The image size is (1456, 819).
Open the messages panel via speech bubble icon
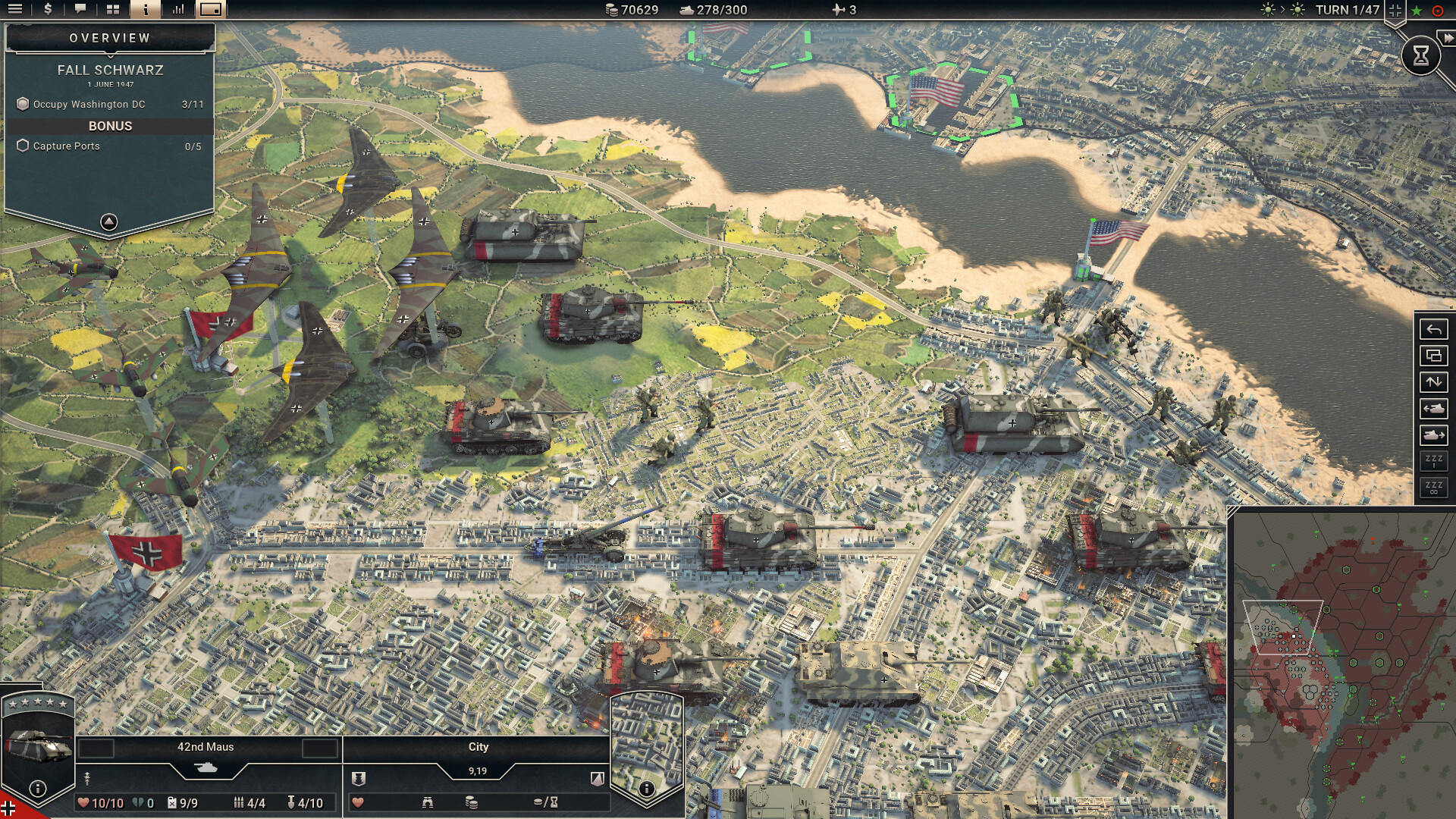point(80,11)
